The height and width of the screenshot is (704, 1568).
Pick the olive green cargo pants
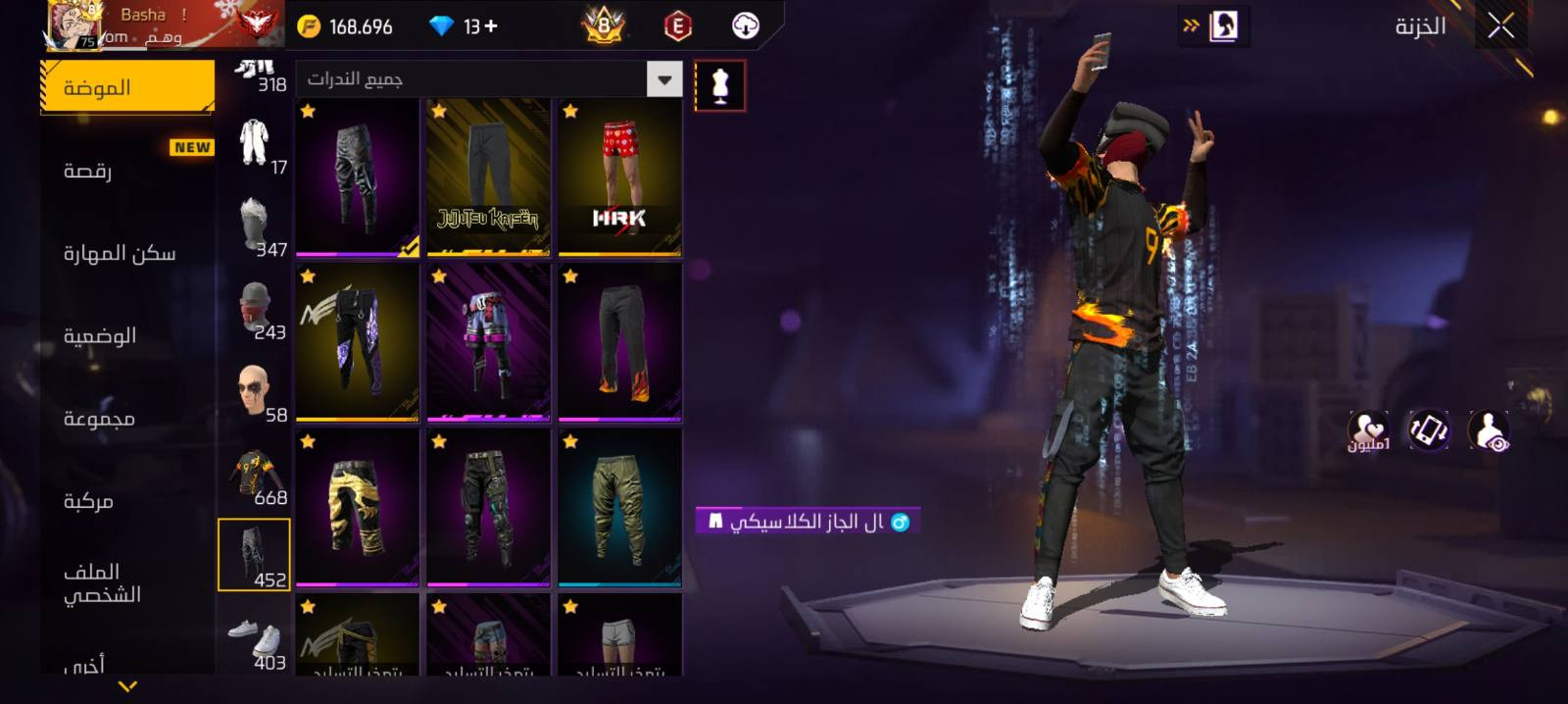tap(619, 507)
